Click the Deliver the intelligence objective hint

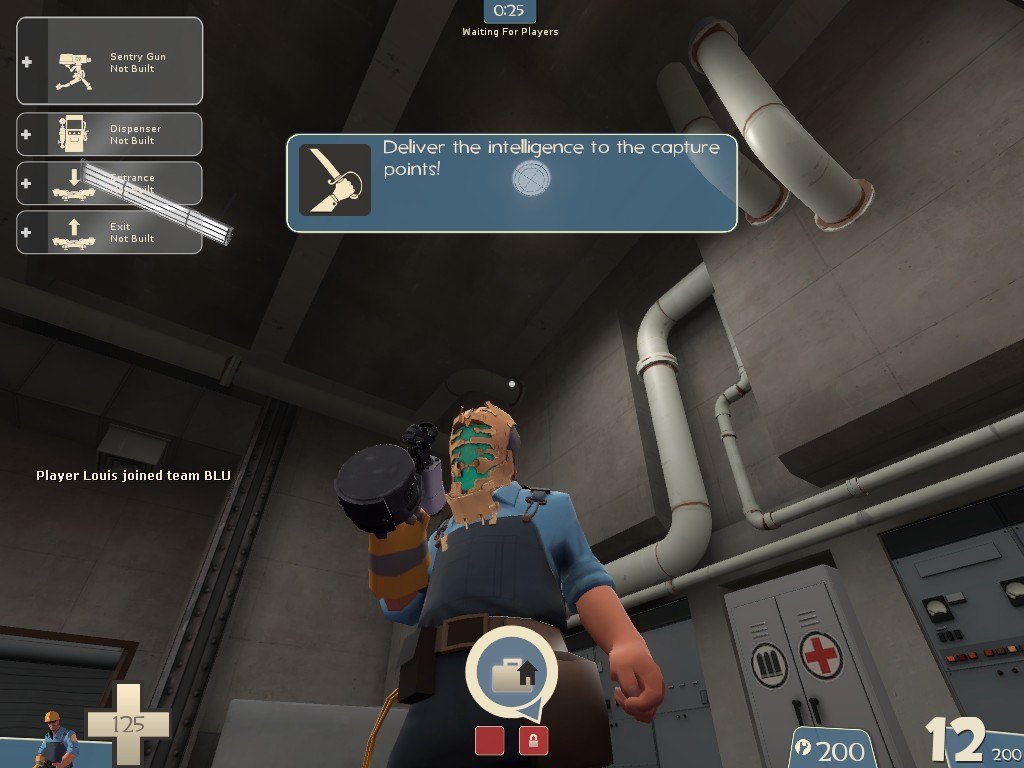[x=512, y=184]
